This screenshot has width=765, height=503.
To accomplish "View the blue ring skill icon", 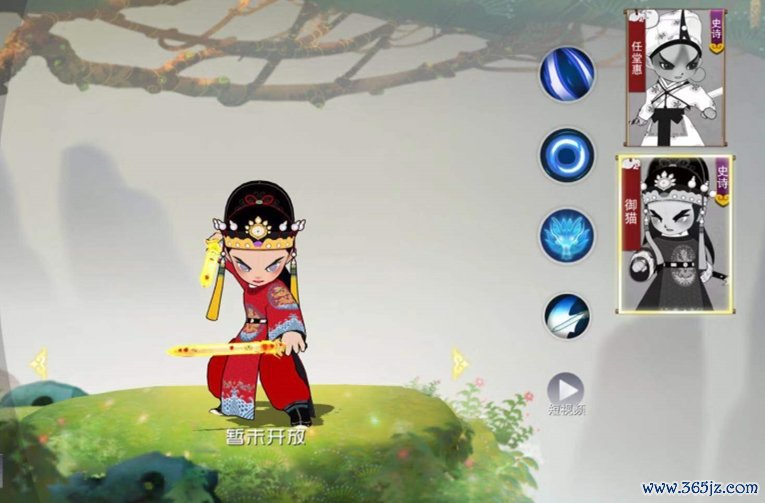I will [x=567, y=155].
